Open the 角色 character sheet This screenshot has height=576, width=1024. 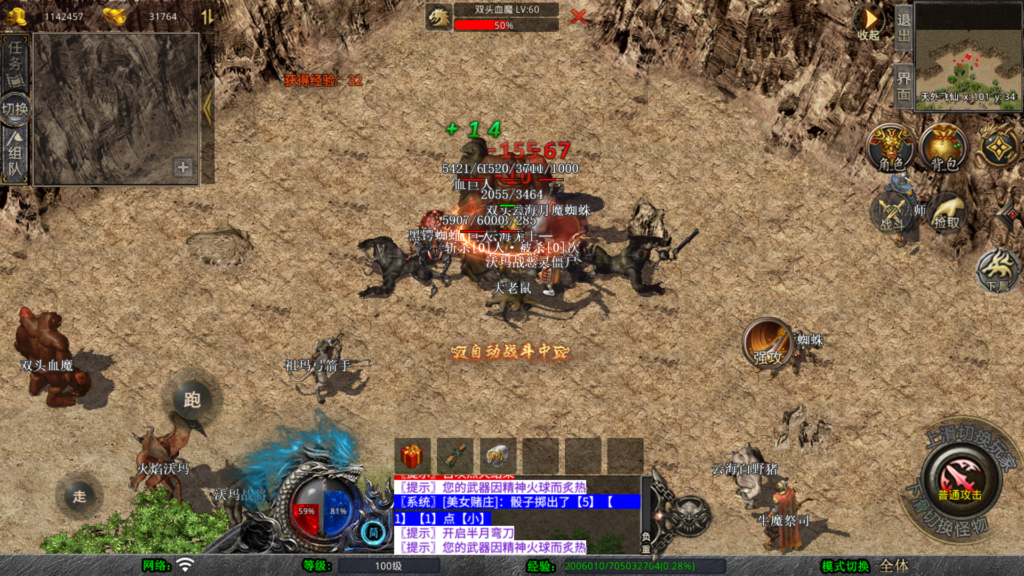pyautogui.click(x=890, y=148)
